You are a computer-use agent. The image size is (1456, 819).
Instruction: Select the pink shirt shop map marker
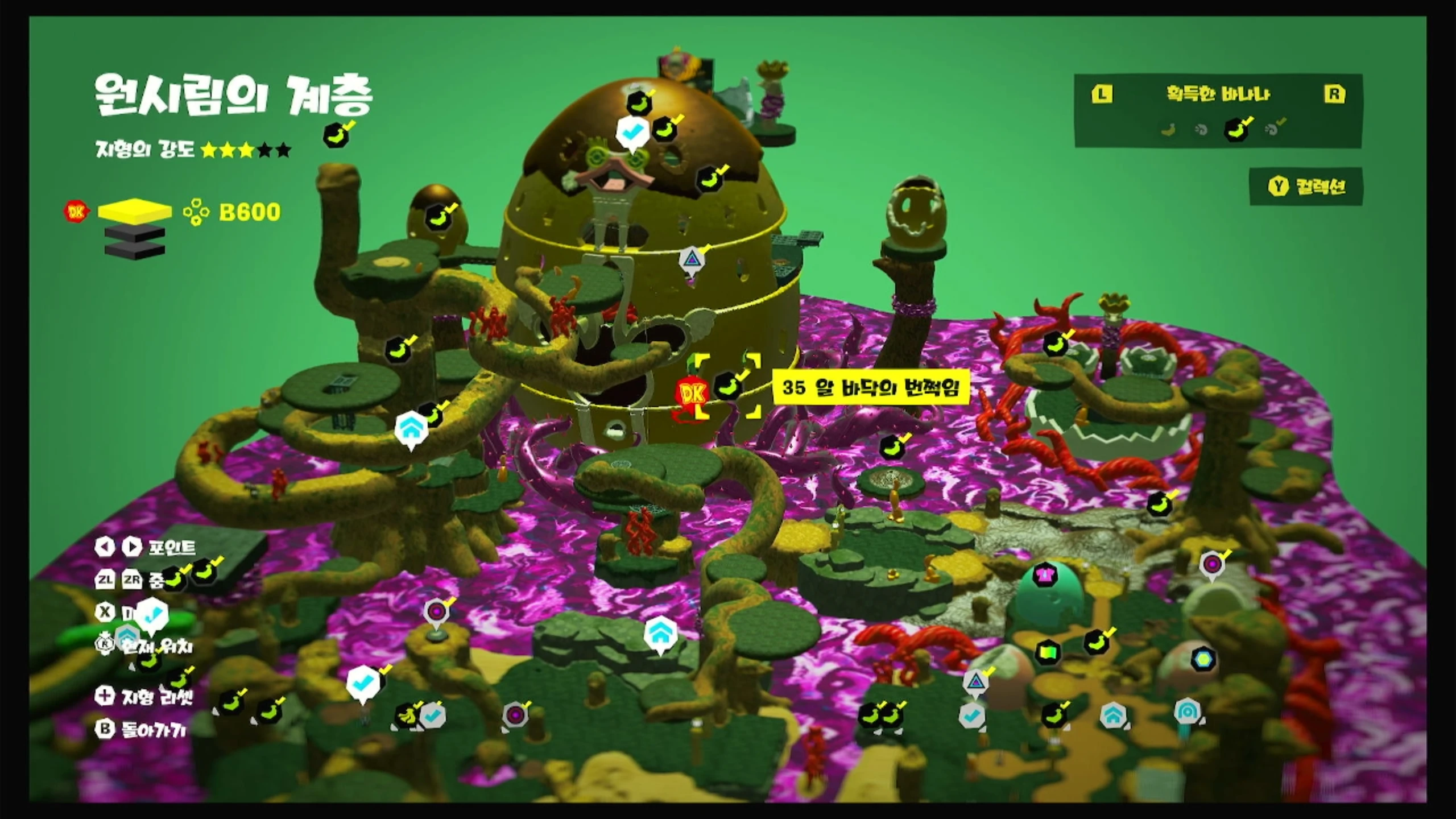click(x=1044, y=573)
